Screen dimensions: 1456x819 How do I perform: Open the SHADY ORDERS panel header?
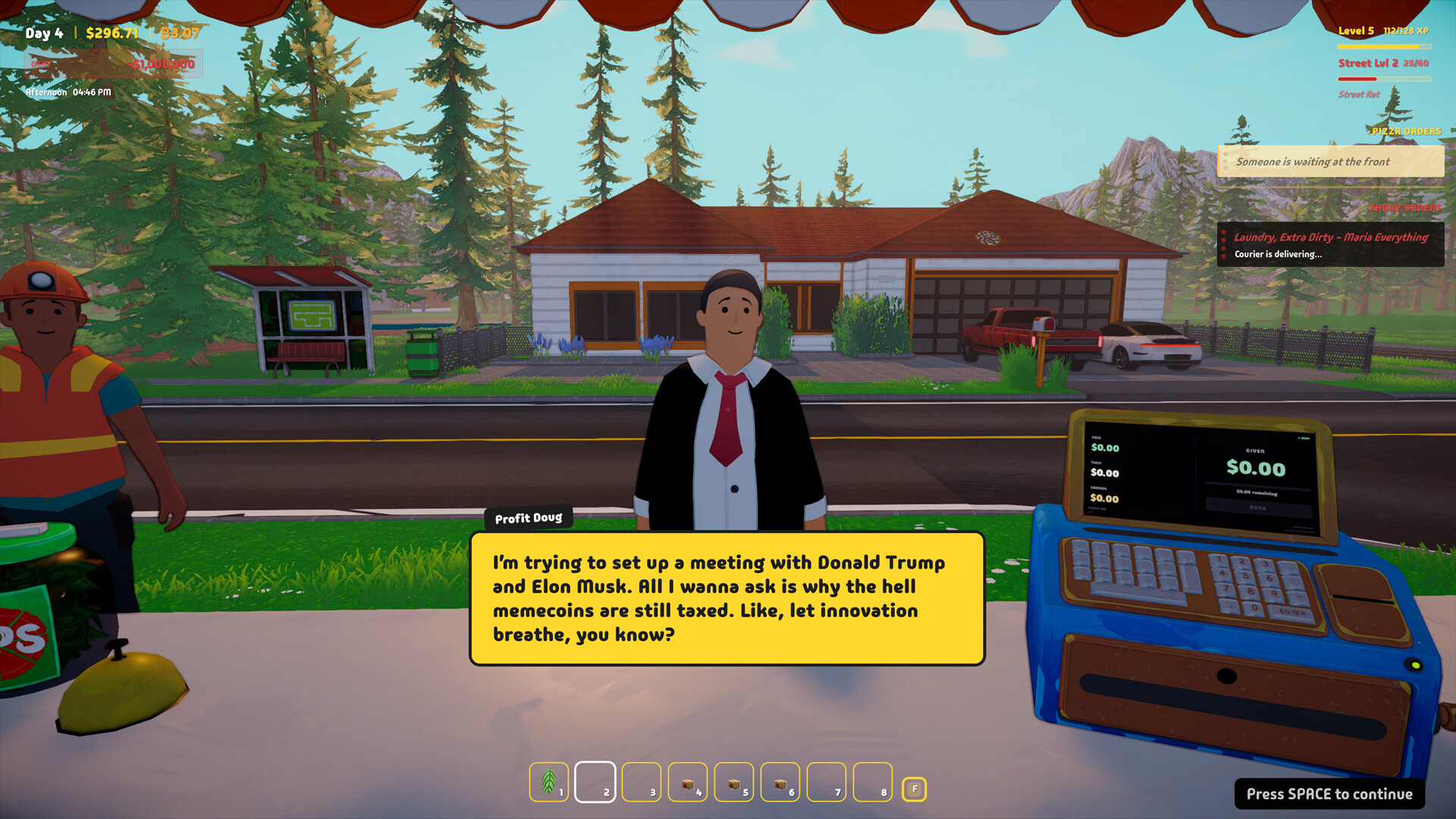pyautogui.click(x=1407, y=206)
